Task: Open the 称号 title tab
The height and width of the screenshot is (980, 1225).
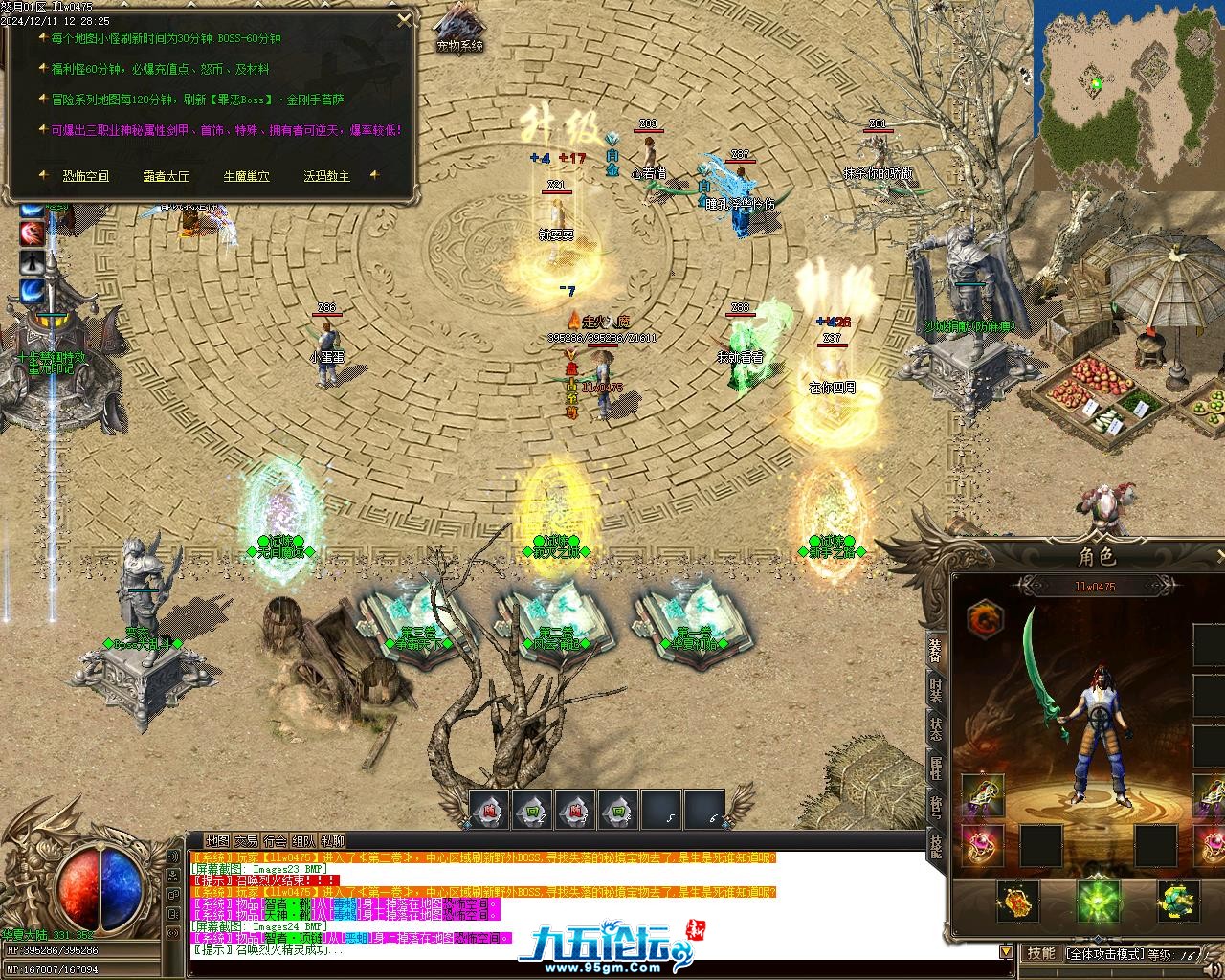Action: pos(935,809)
